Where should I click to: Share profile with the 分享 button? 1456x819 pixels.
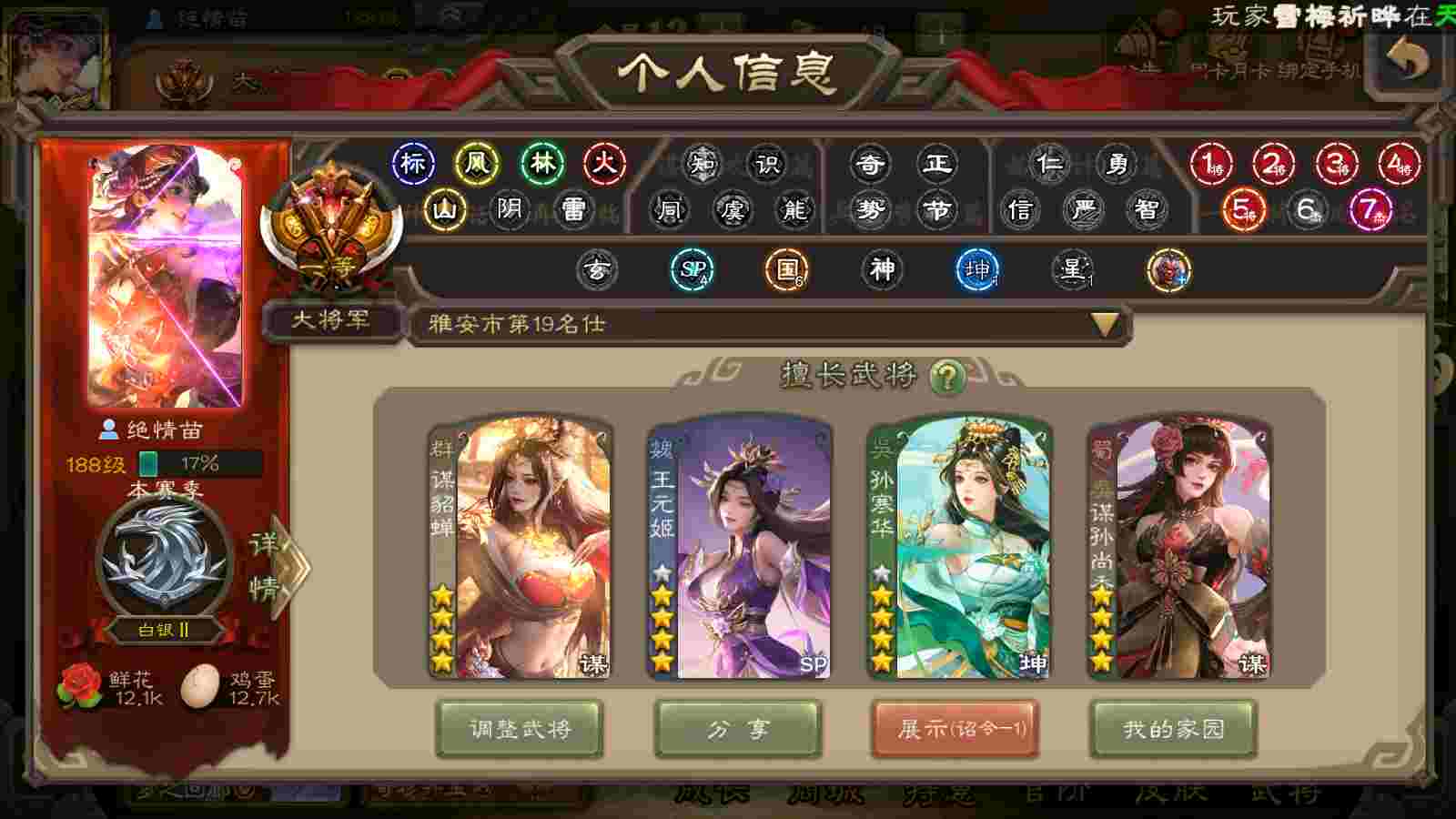point(738,729)
